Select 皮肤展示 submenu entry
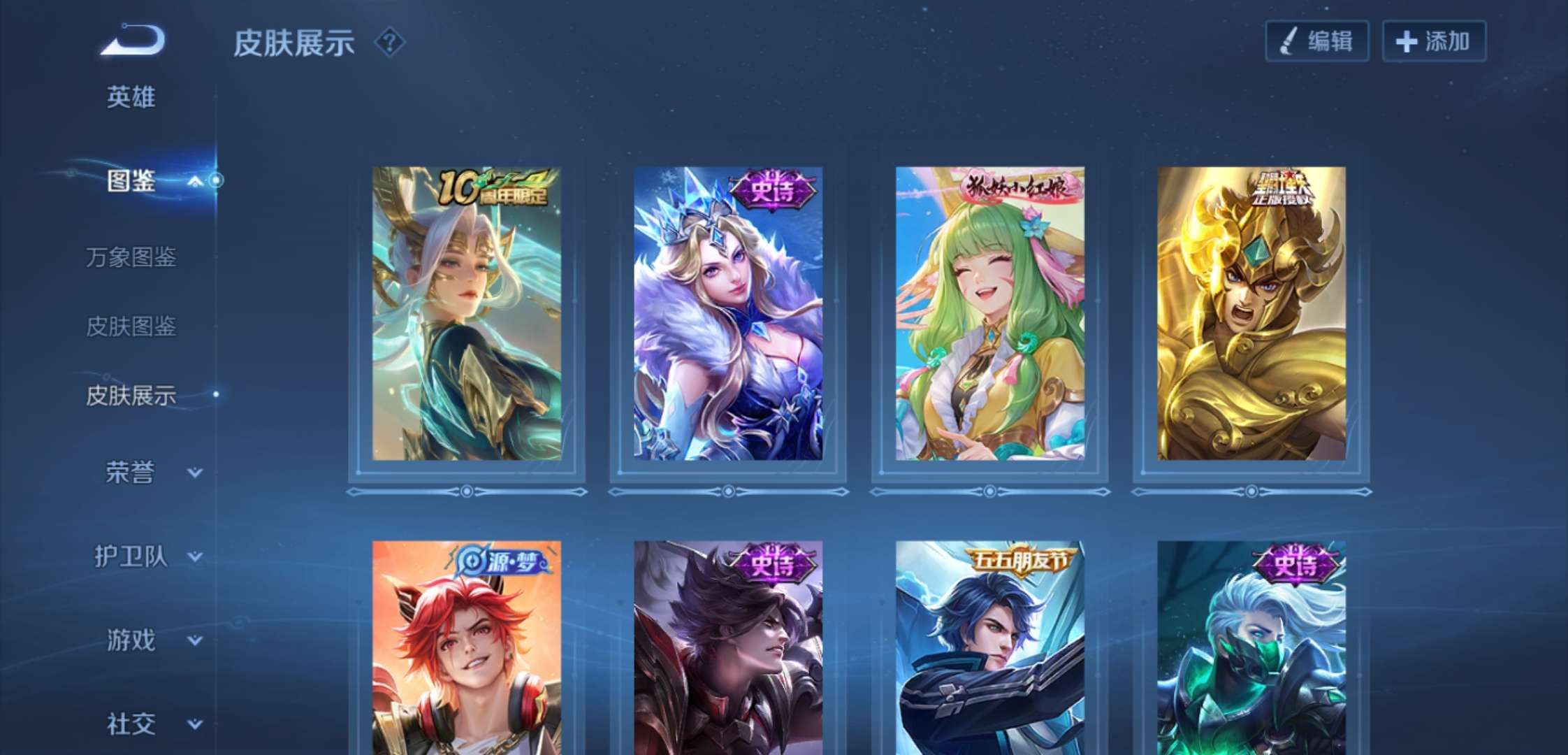 [x=131, y=396]
